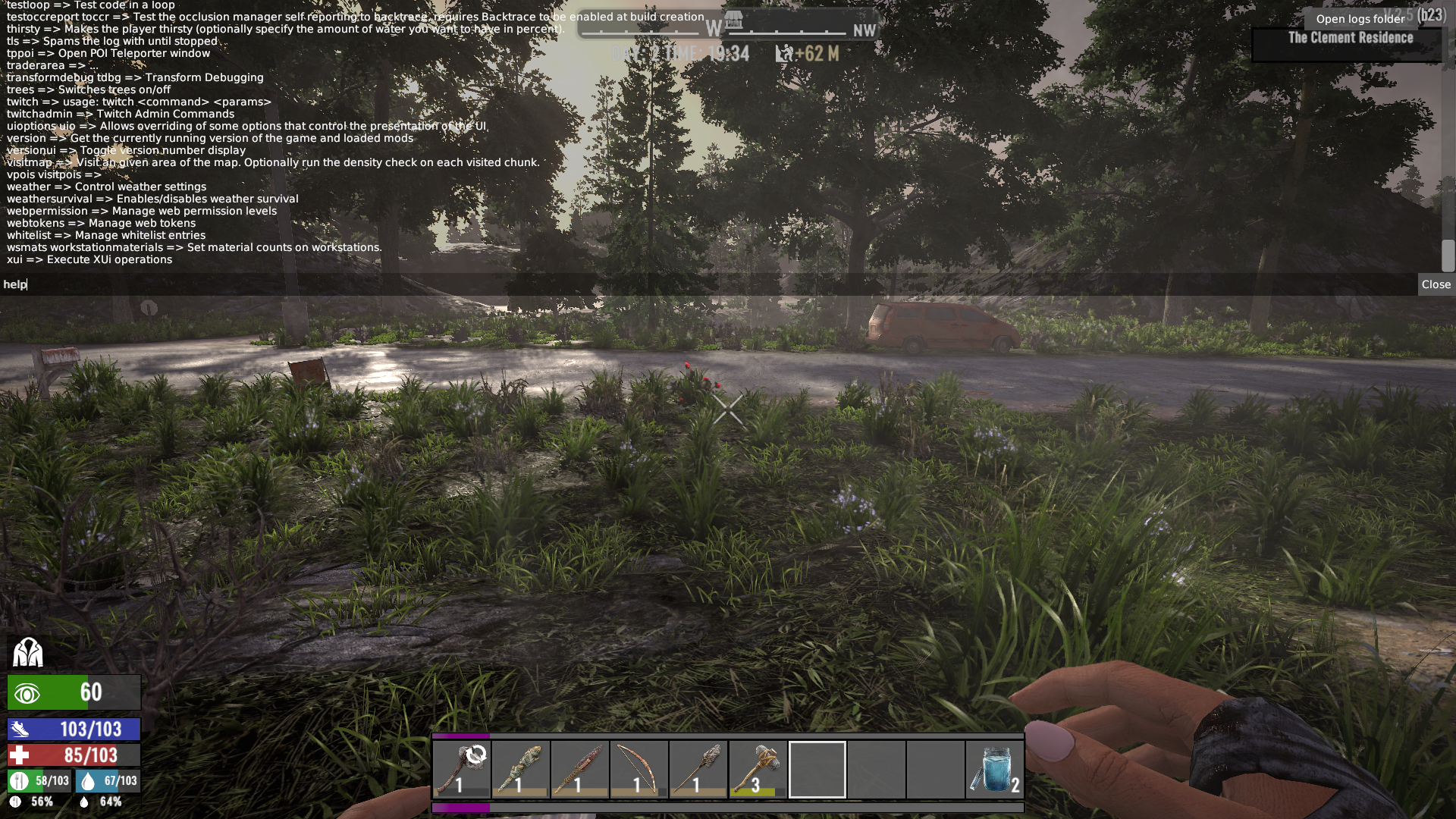Click the stealth eye indicator showing 60
This screenshot has width=1456, height=819.
click(x=28, y=692)
